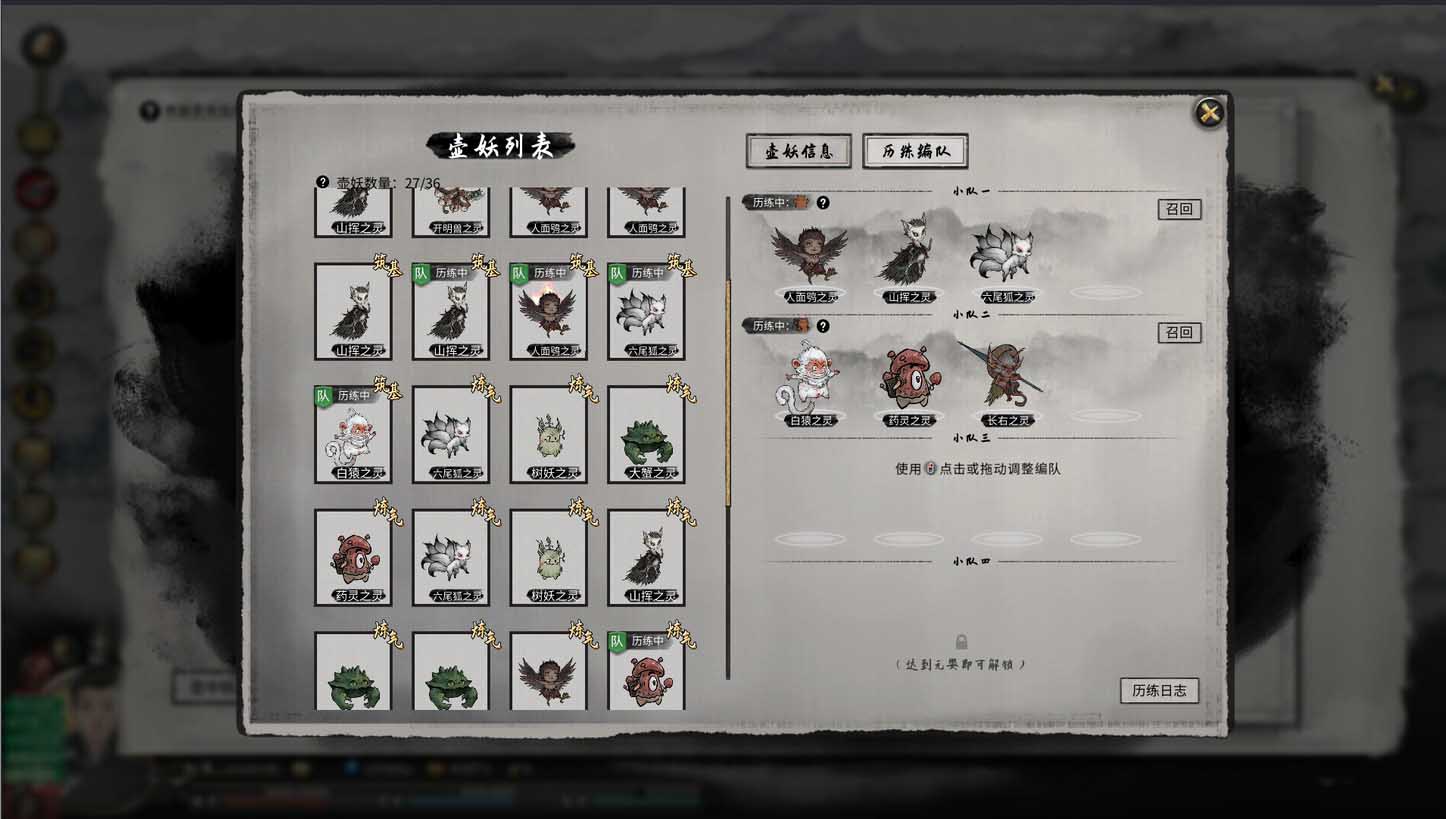Close the 壶妖列表 window
The width and height of the screenshot is (1446, 819).
point(1208,113)
